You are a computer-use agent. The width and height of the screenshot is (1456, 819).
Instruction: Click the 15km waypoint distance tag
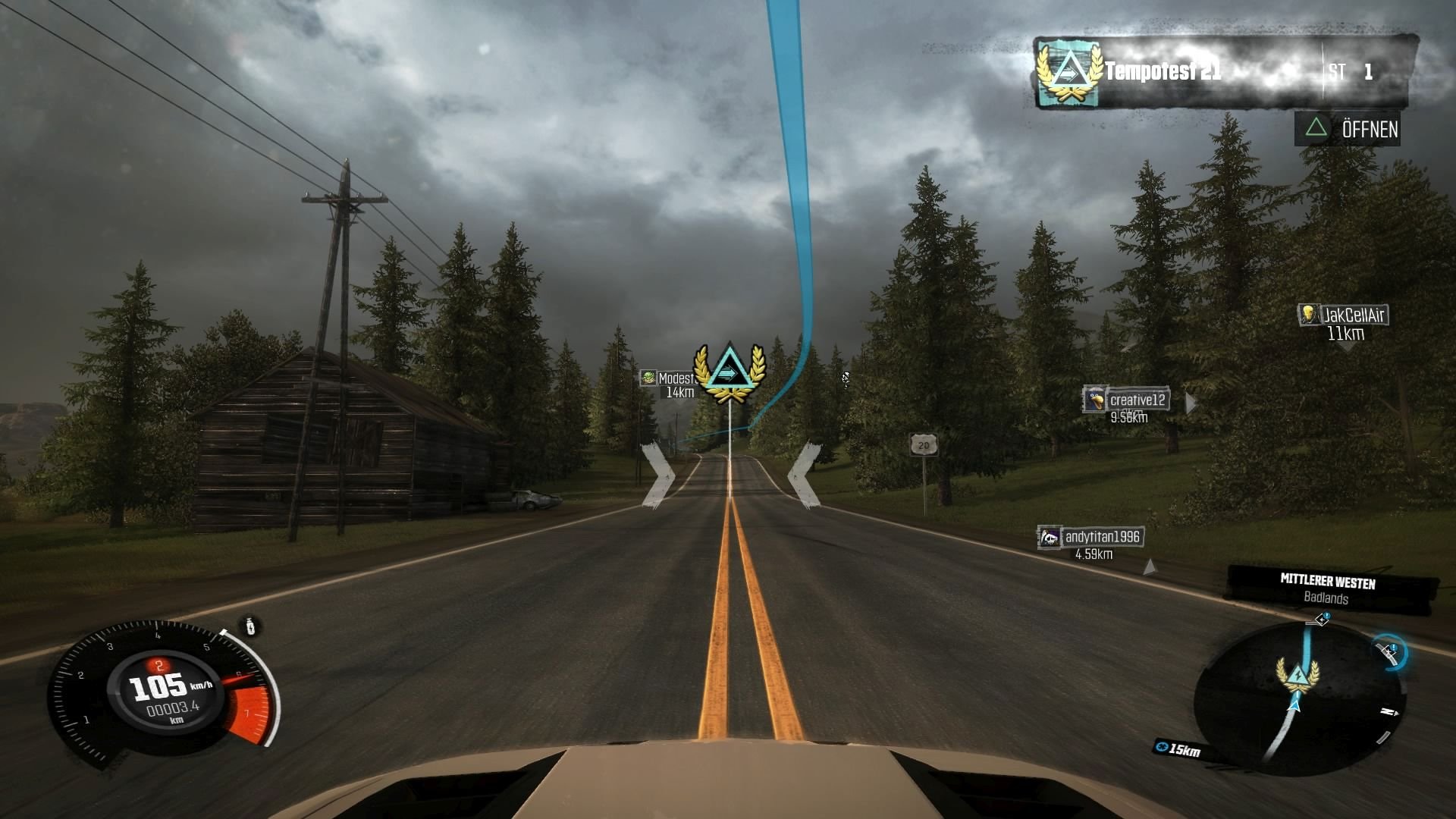pyautogui.click(x=1178, y=749)
